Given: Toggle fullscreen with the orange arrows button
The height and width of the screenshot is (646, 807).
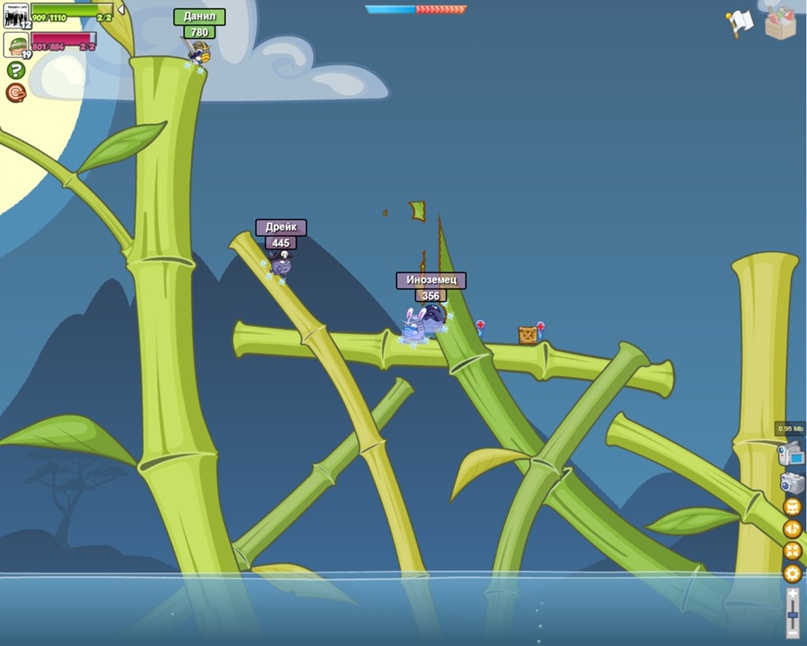Looking at the screenshot, I should [792, 551].
